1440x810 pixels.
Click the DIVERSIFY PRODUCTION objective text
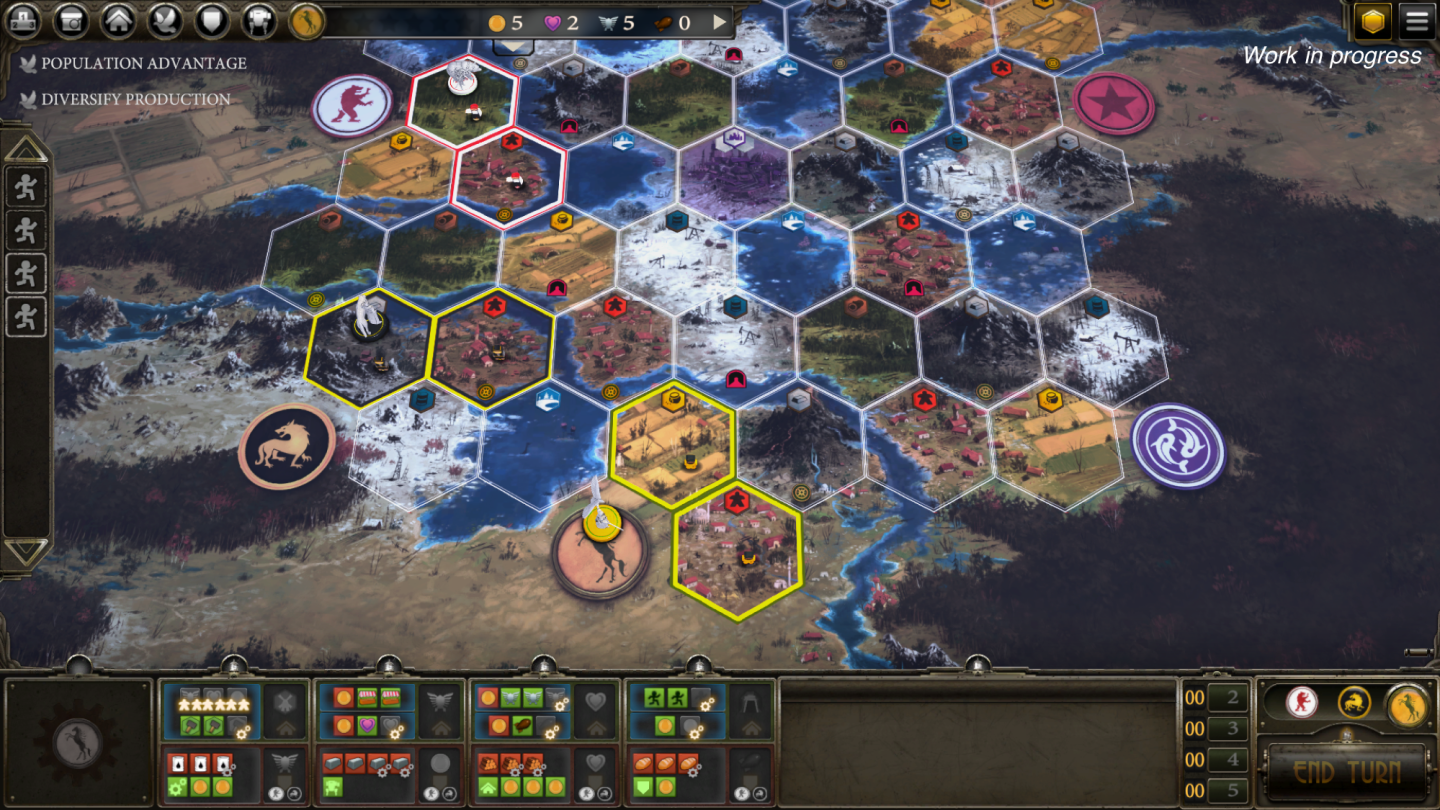pos(137,100)
